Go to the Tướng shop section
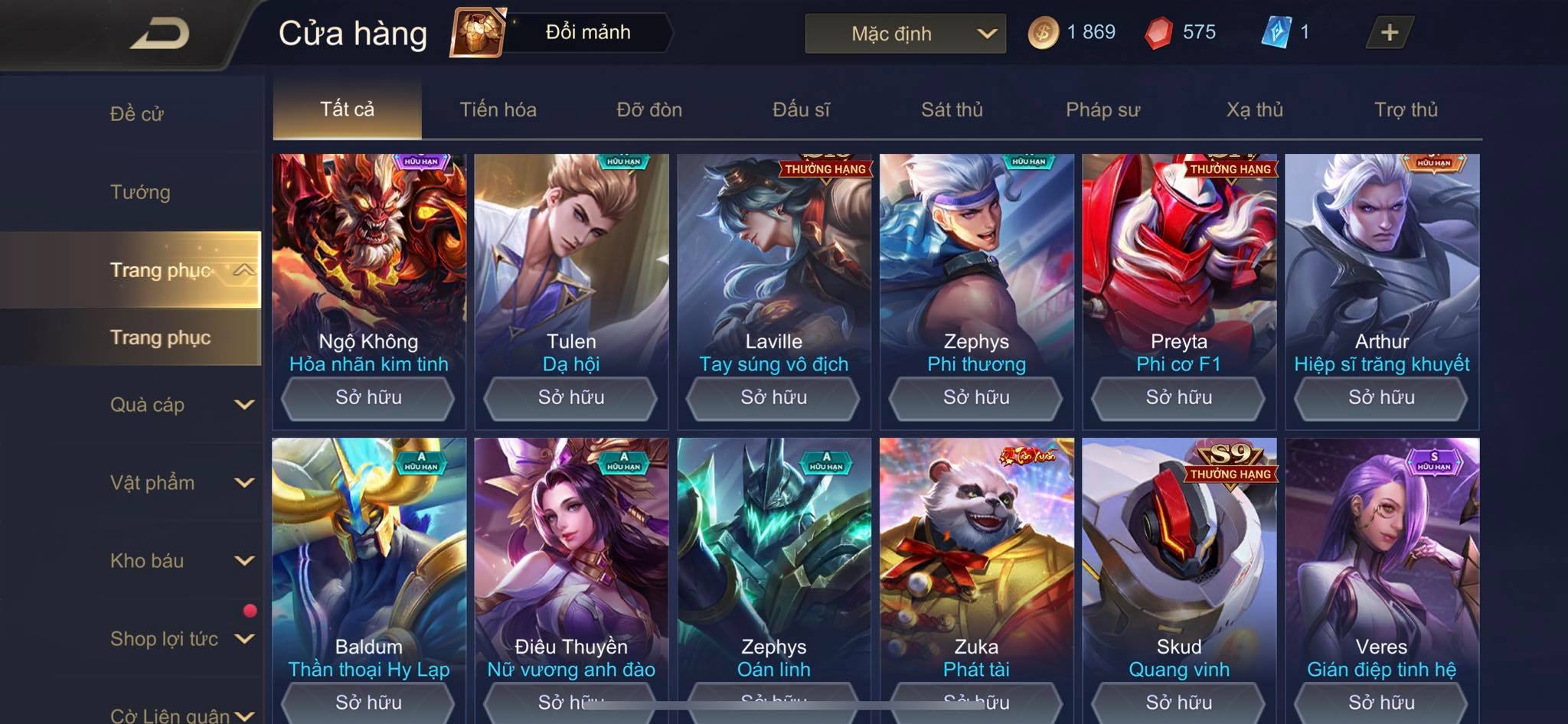This screenshot has width=1568, height=724. (140, 192)
